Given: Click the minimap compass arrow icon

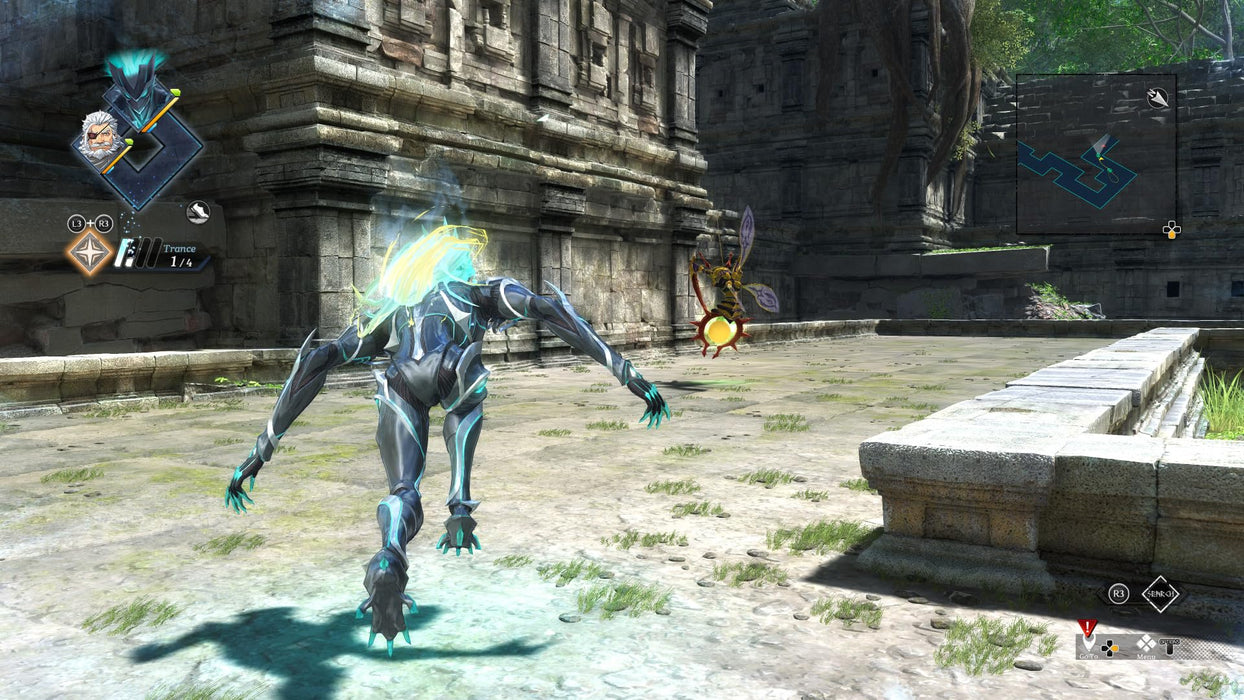Looking at the screenshot, I should [1158, 98].
